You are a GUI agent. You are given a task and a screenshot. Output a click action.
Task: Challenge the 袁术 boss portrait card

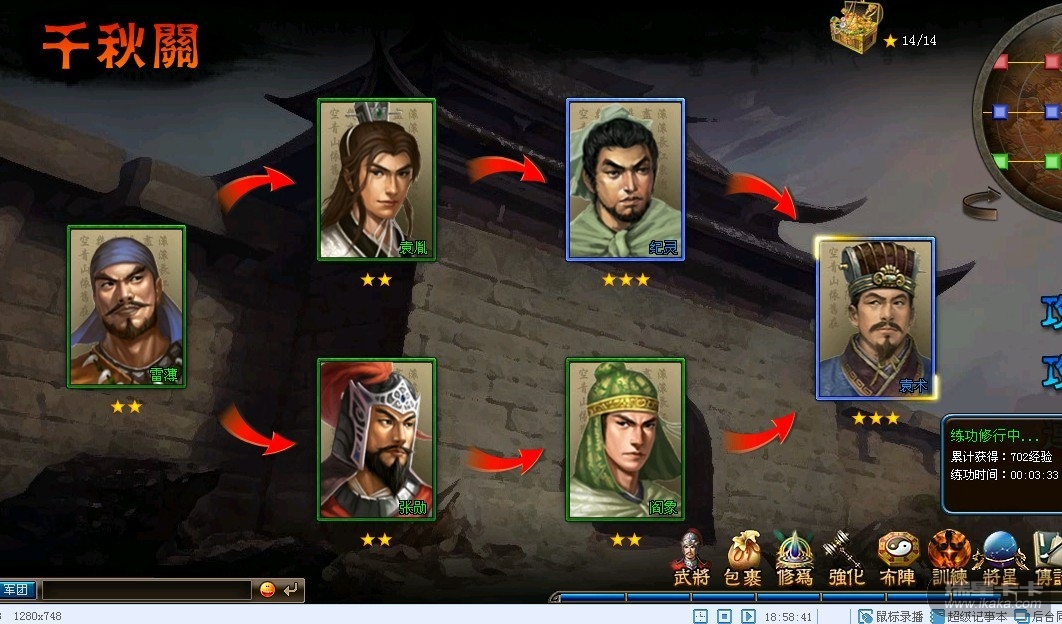click(876, 318)
